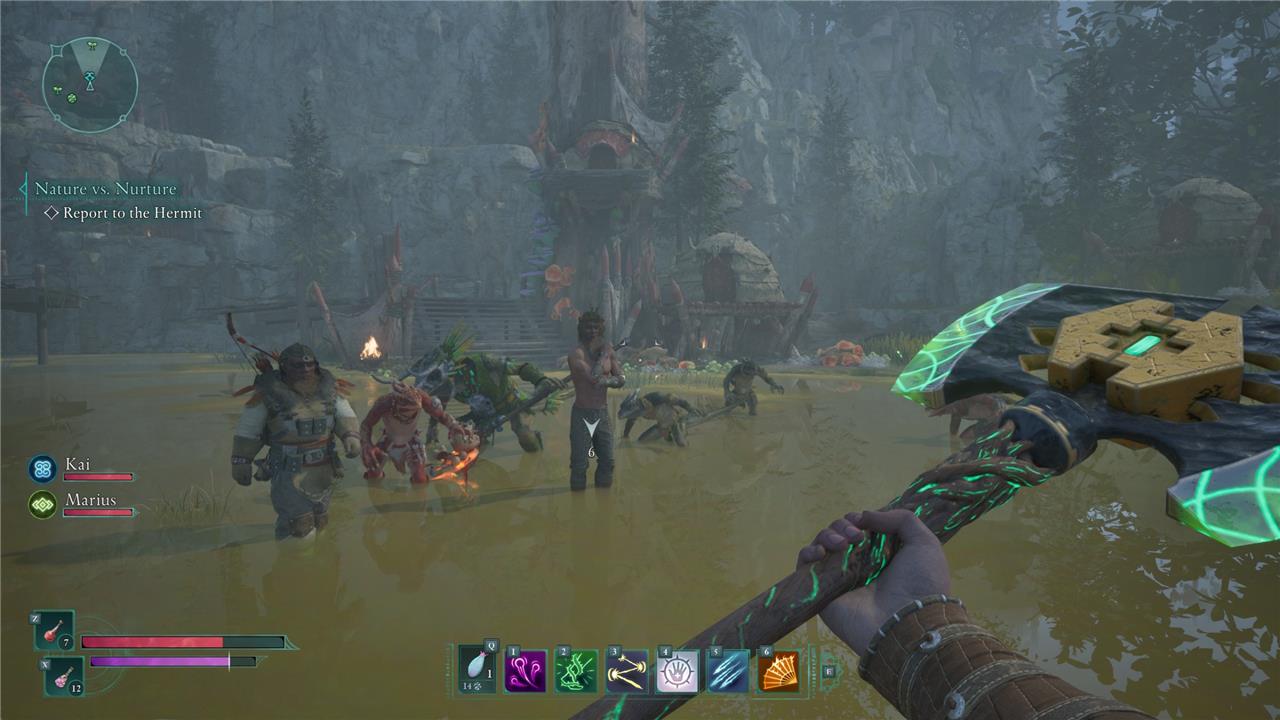Select companion Marius's portrait icon
The image size is (1280, 720).
click(x=42, y=504)
